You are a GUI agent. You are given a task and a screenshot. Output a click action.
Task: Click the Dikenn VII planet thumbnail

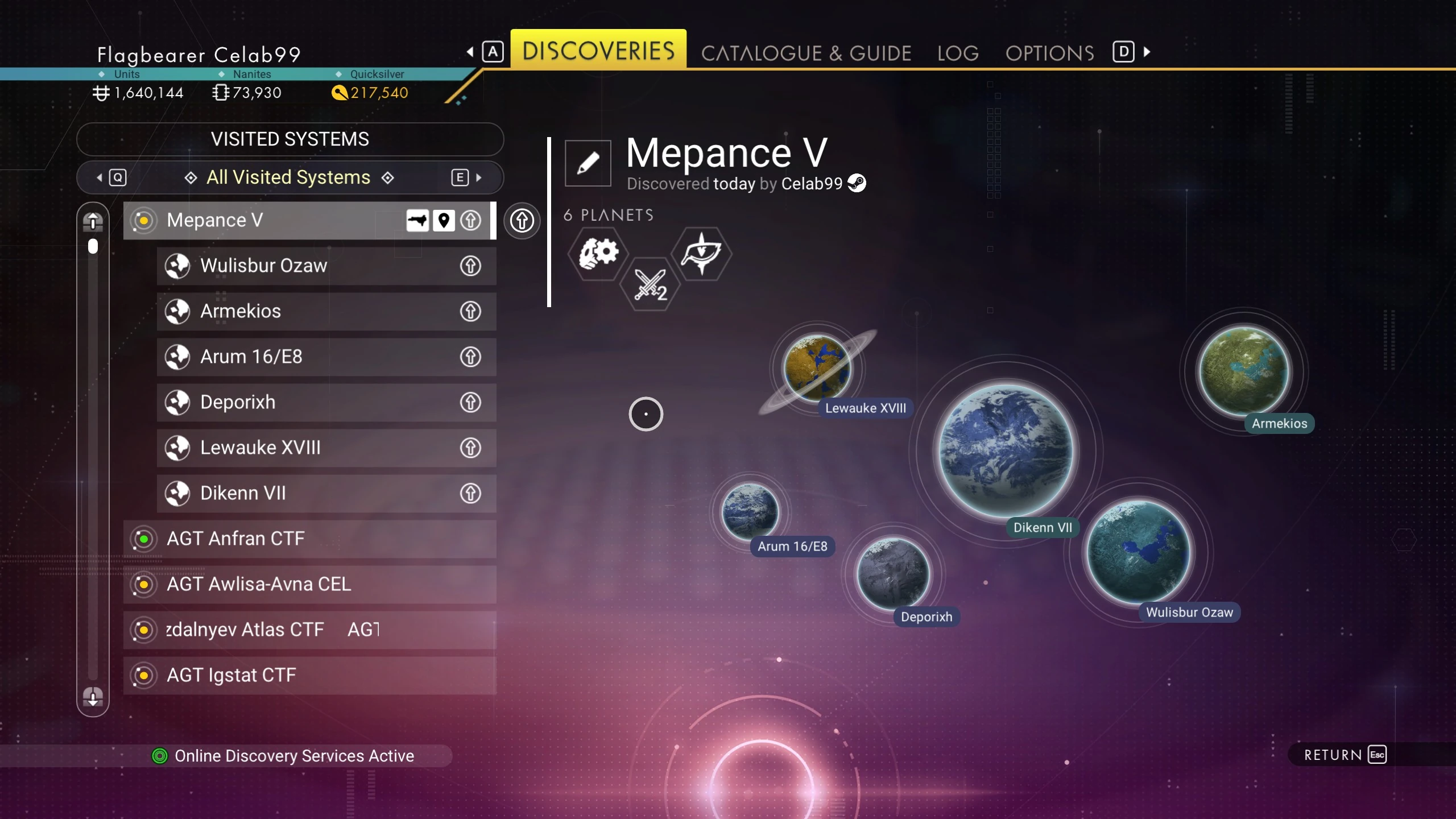(1006, 450)
